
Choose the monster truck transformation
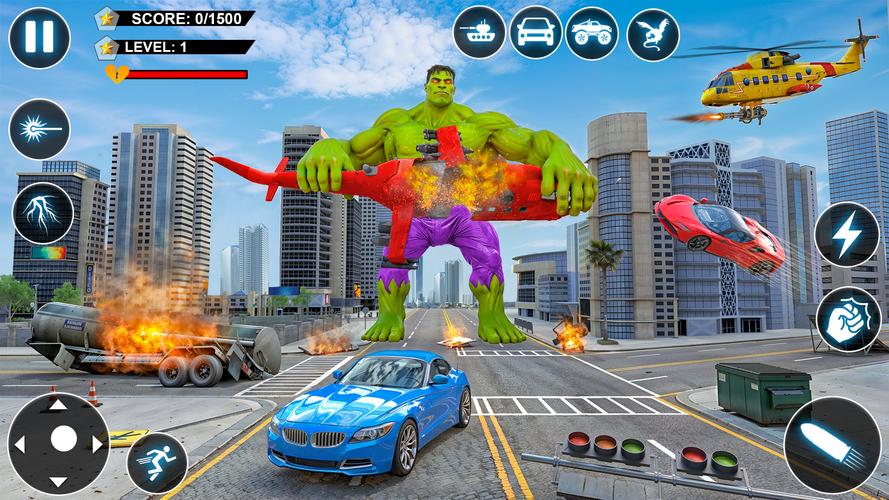(592, 32)
